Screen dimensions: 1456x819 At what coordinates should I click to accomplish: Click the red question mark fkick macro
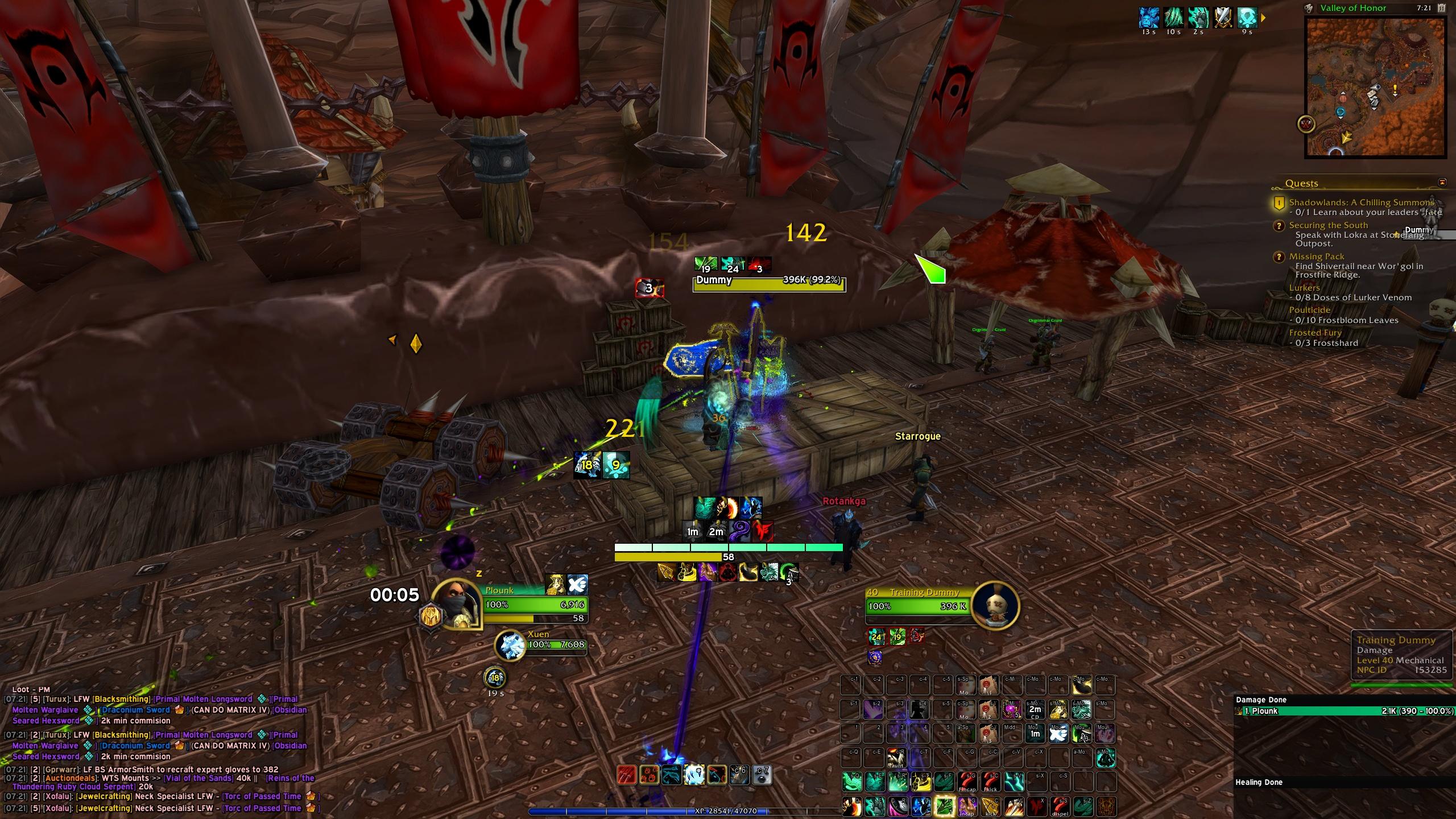click(990, 782)
